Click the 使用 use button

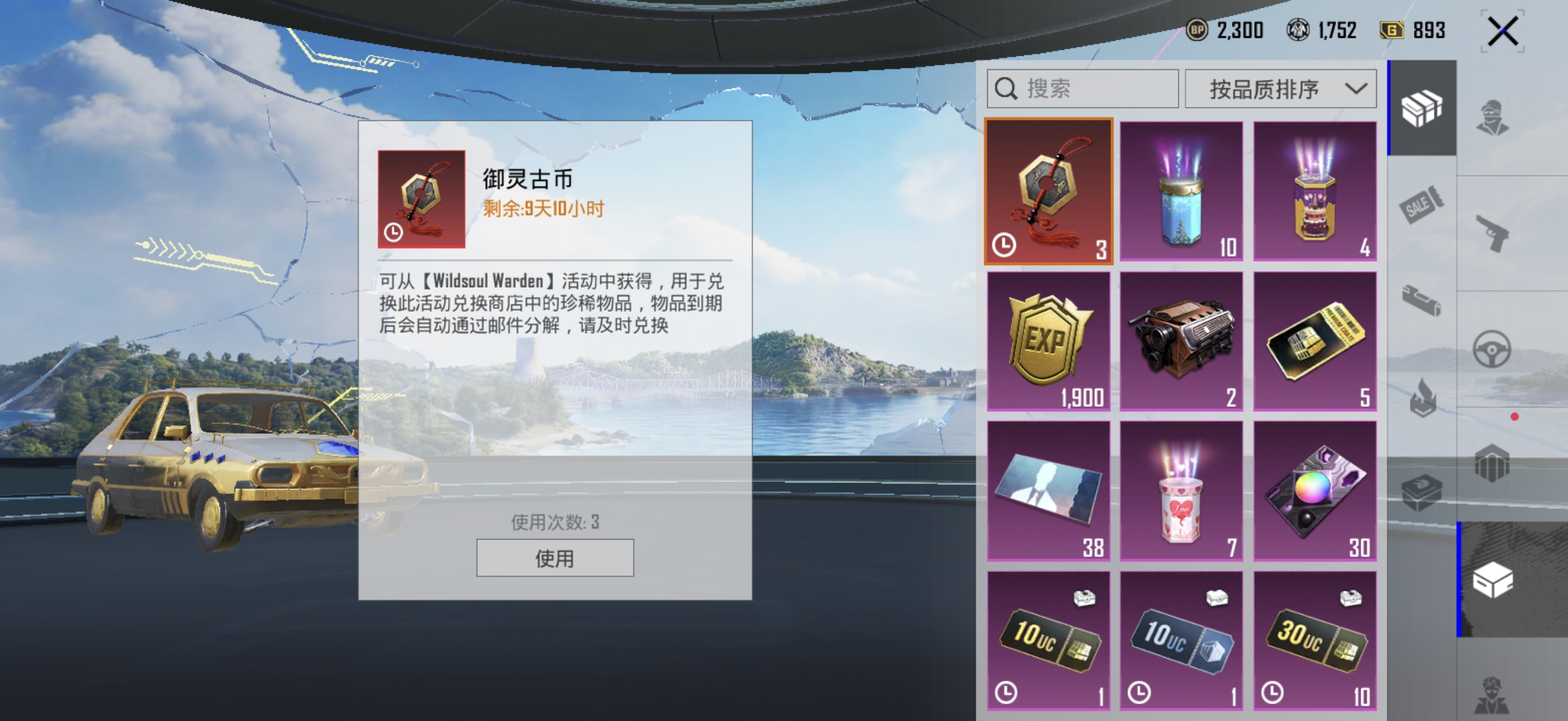pyautogui.click(x=556, y=558)
